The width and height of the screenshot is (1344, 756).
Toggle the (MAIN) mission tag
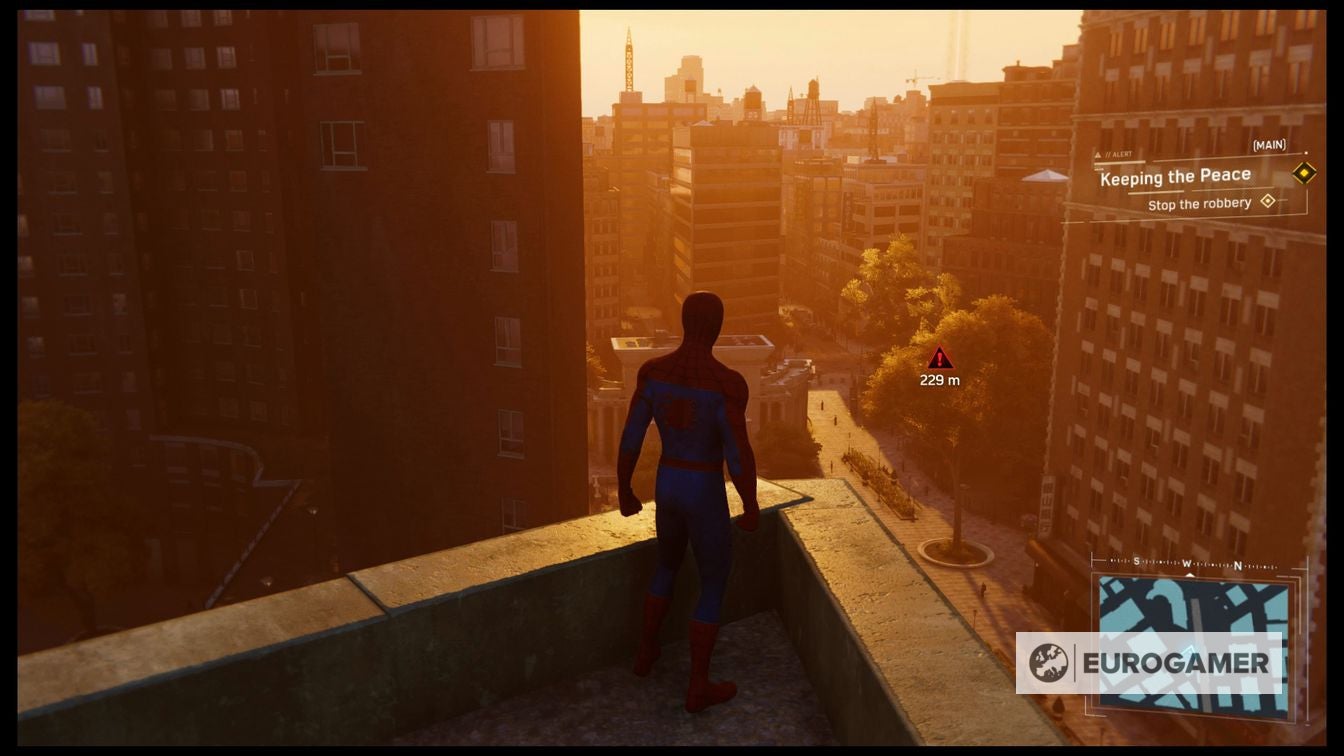coord(1270,144)
